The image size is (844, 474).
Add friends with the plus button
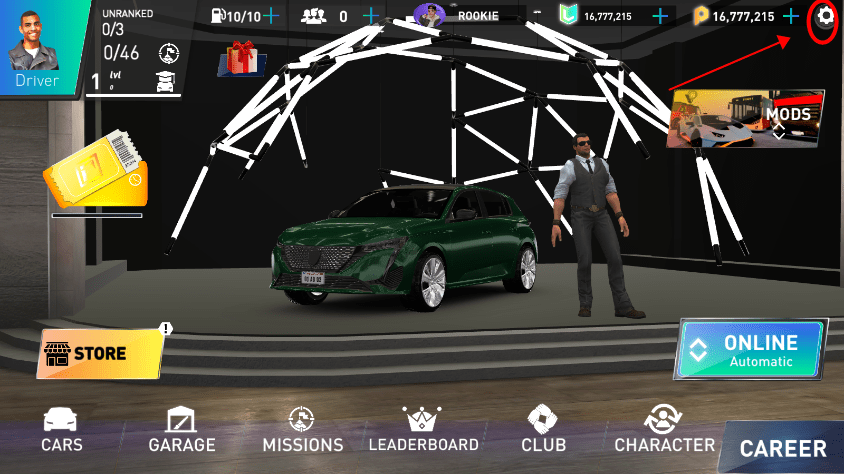click(372, 16)
